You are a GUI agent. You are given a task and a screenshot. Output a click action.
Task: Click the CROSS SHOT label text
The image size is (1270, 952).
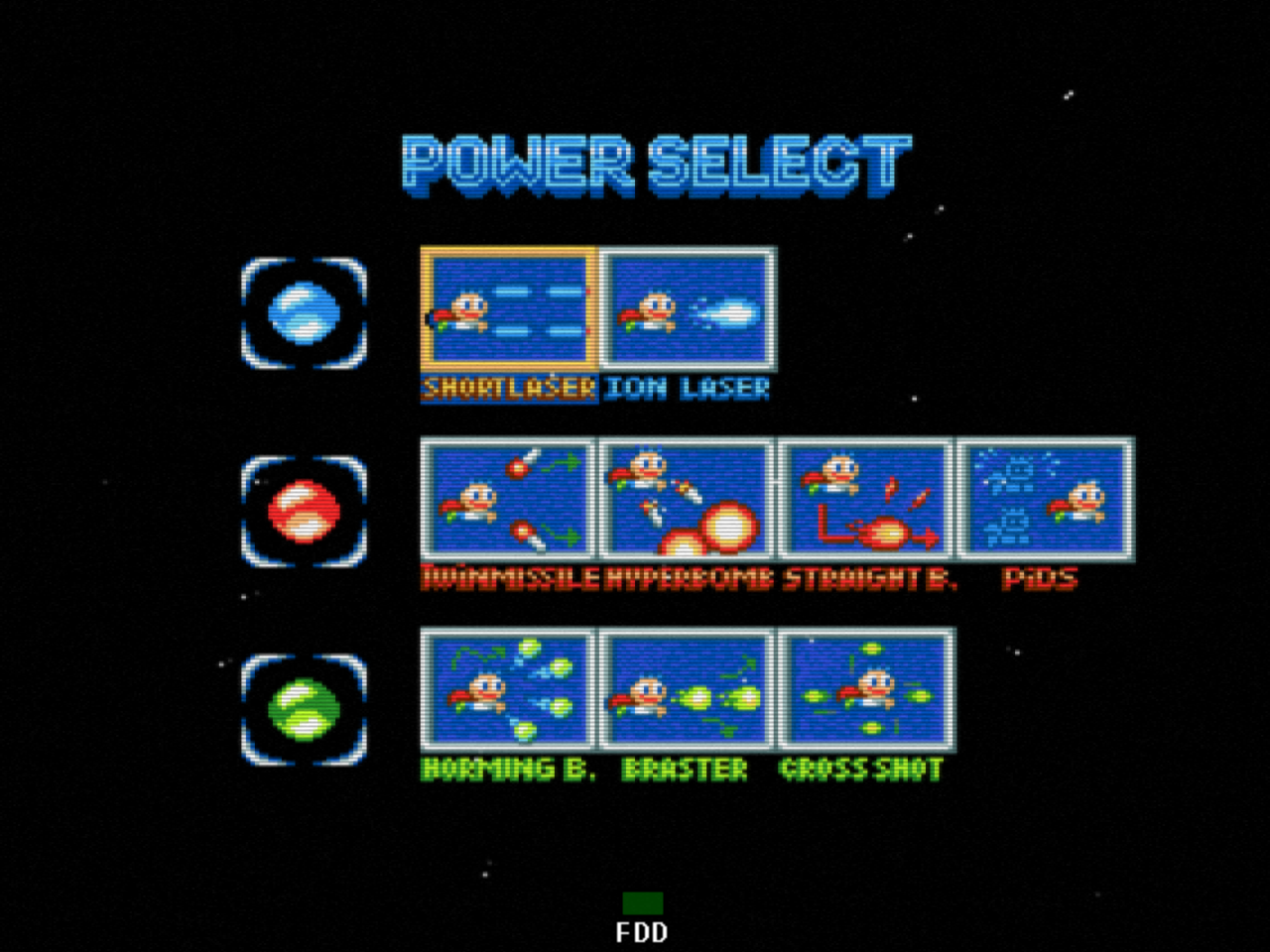coord(861,766)
